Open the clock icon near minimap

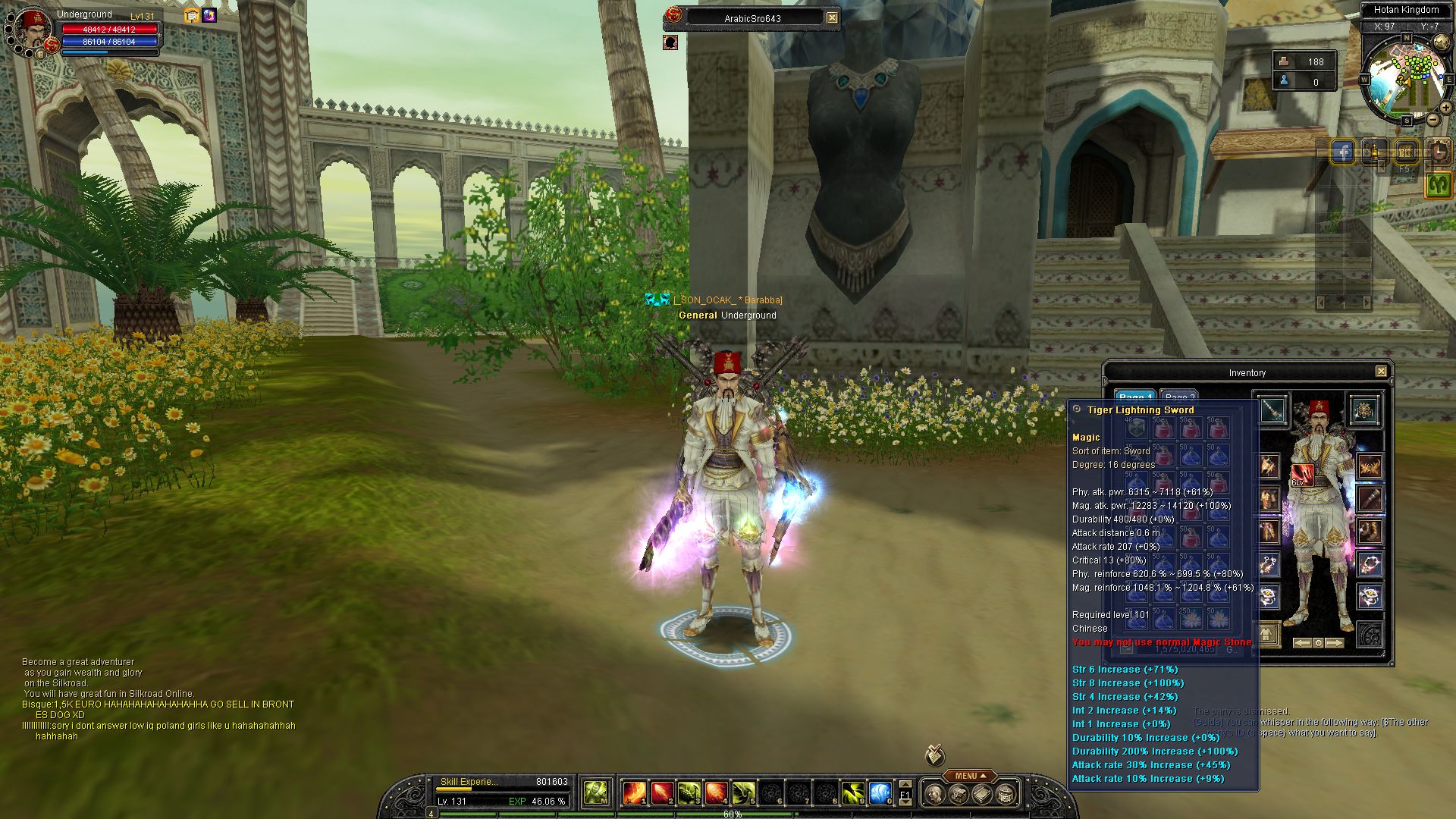coord(1438,152)
